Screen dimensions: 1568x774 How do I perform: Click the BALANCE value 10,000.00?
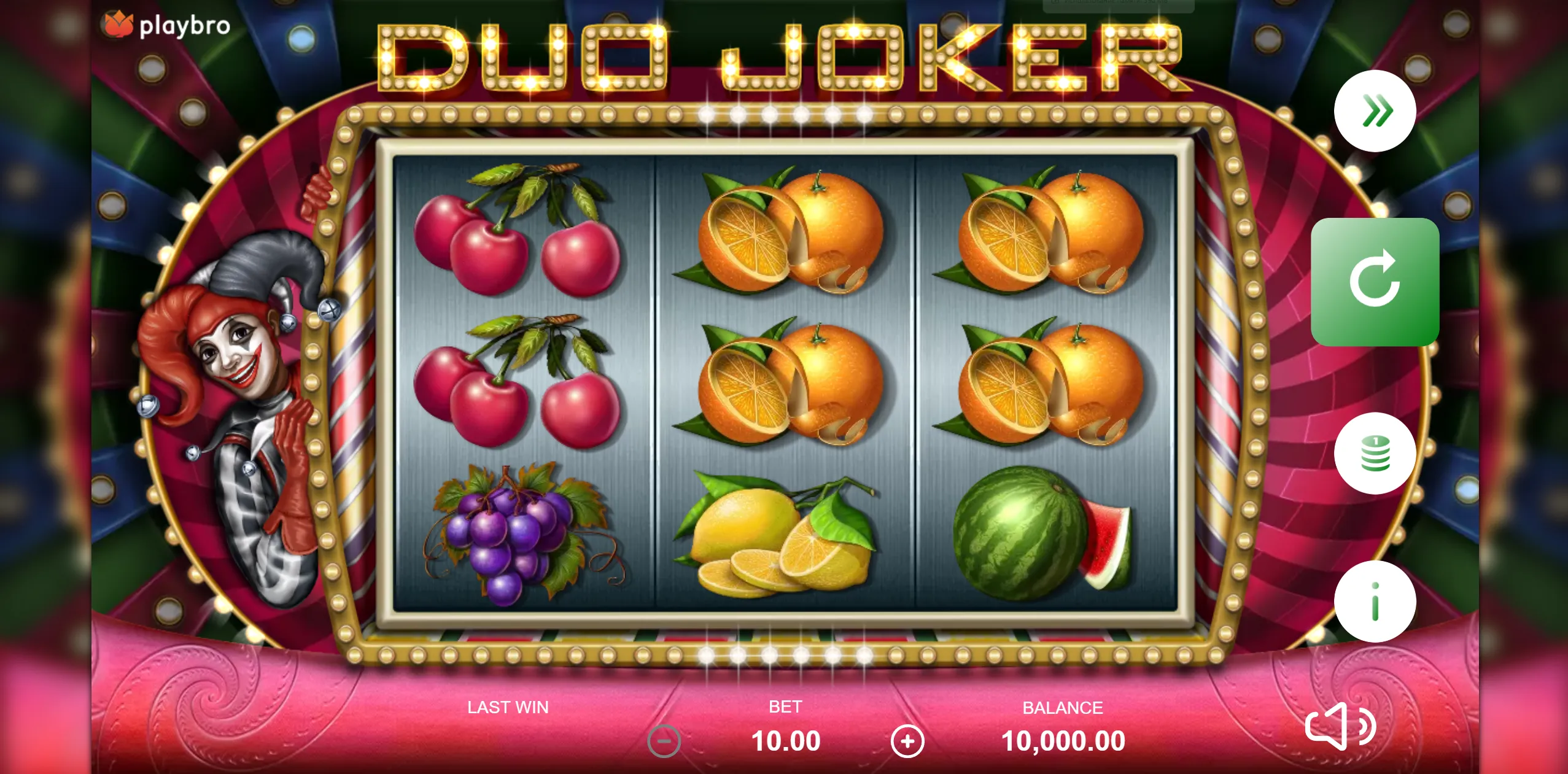coord(1063,740)
